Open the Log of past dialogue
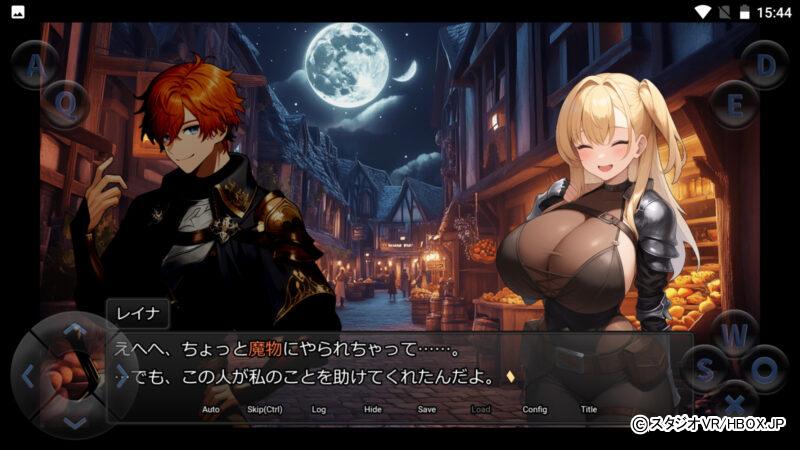800x450 pixels. click(x=319, y=409)
